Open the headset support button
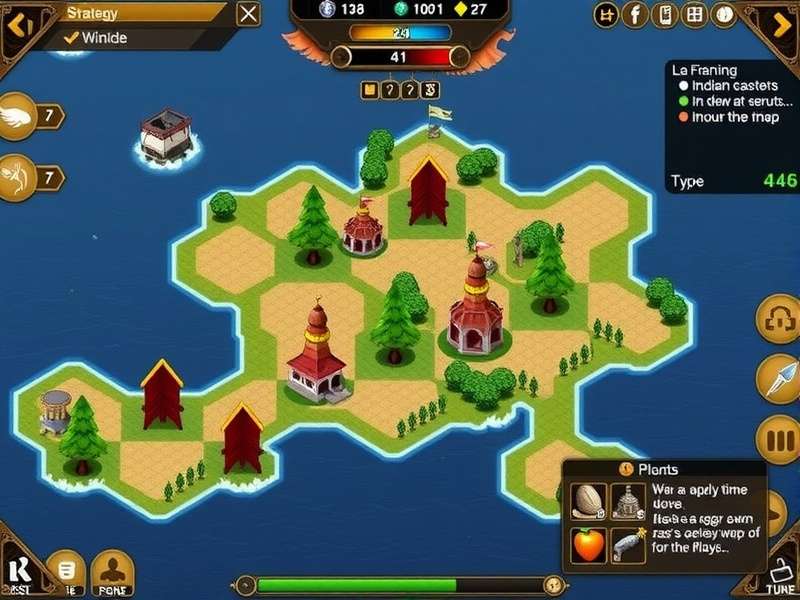Image resolution: width=800 pixels, height=600 pixels. point(778,319)
